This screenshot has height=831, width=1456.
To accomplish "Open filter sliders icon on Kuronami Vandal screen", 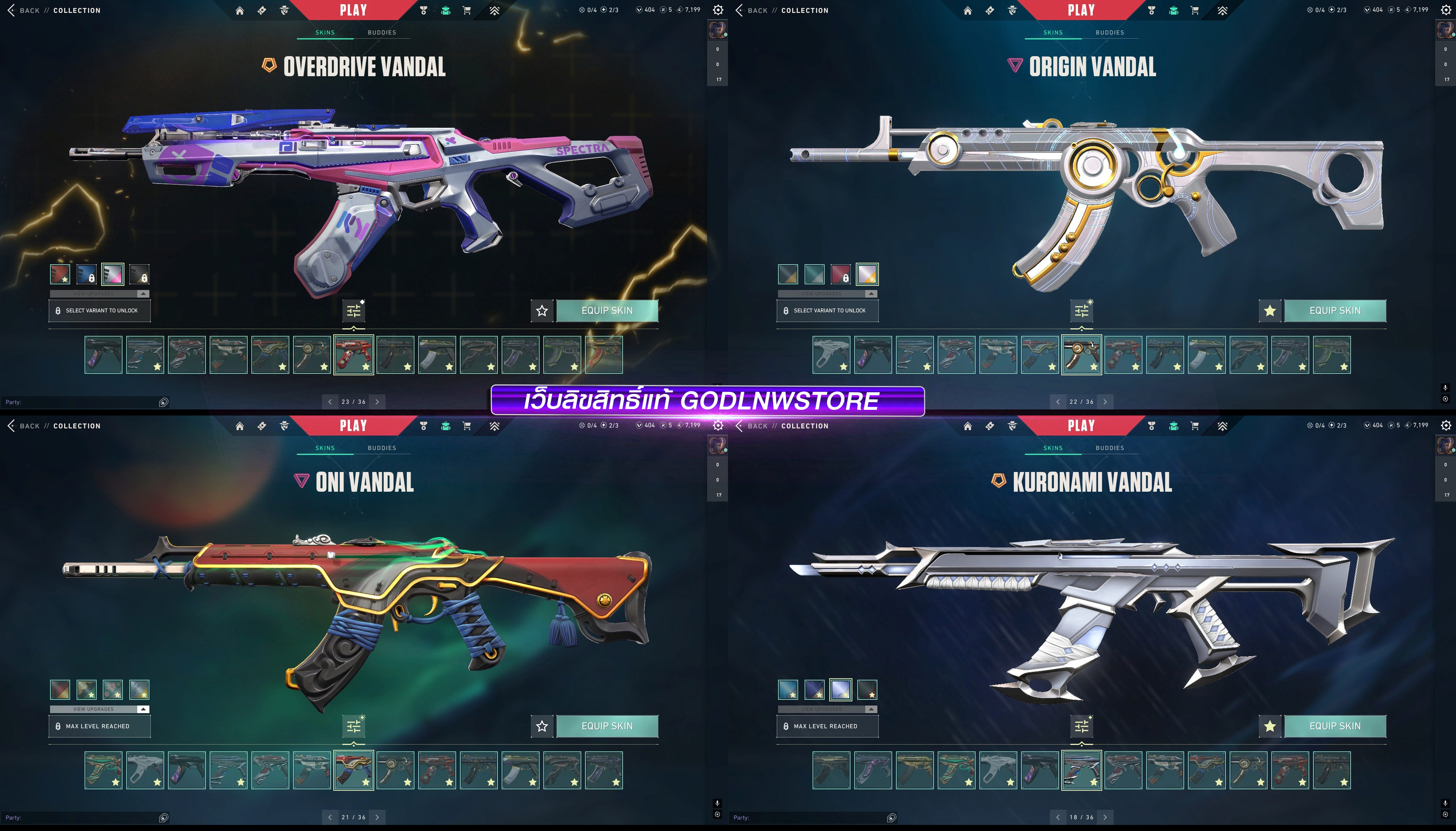I will coord(1082,726).
